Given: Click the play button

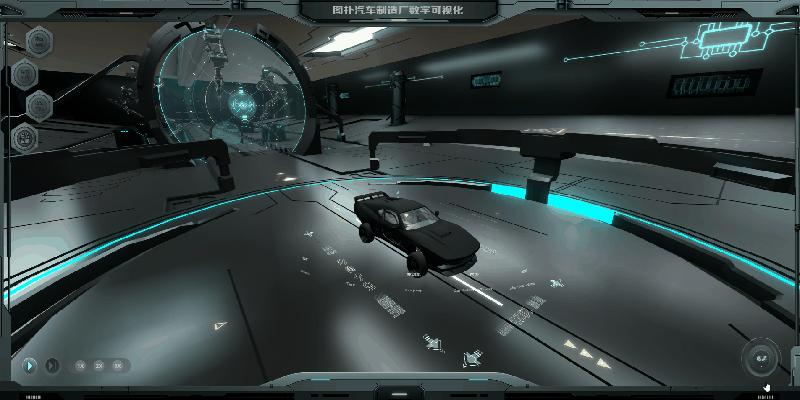Looking at the screenshot, I should 29,366.
